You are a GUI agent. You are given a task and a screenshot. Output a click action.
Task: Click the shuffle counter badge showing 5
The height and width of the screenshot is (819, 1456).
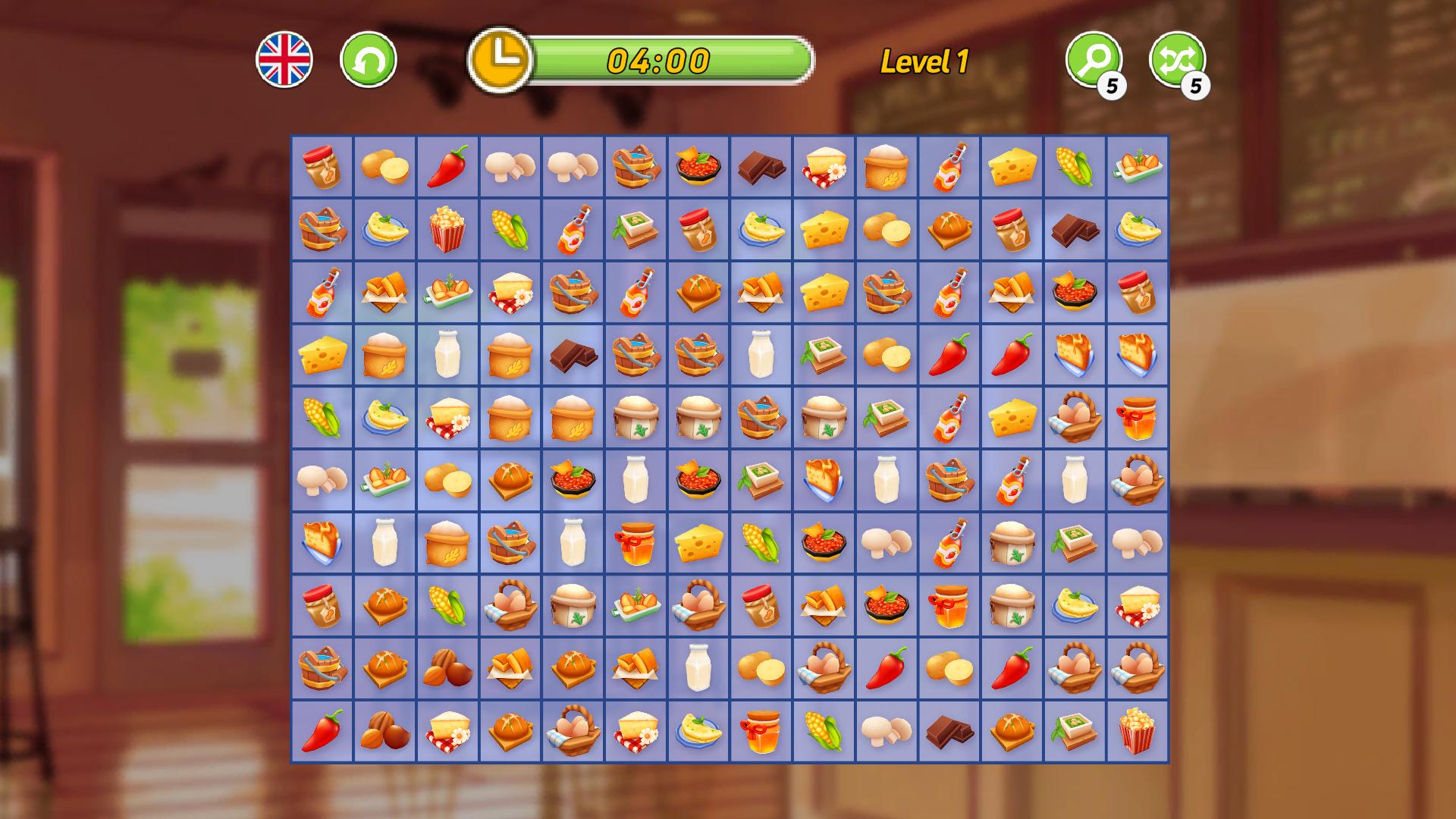point(1196,86)
